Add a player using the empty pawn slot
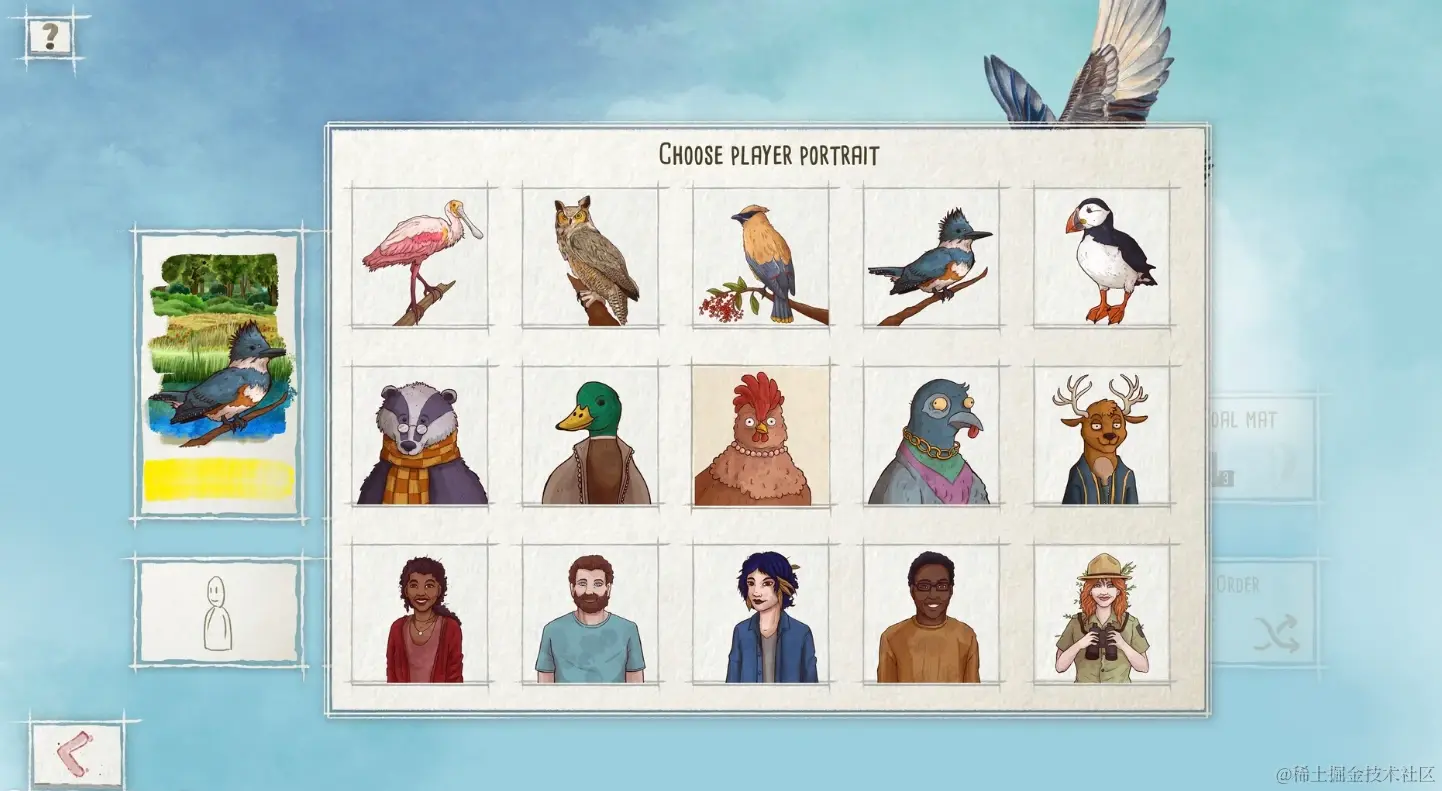The image size is (1442, 791). (219, 612)
